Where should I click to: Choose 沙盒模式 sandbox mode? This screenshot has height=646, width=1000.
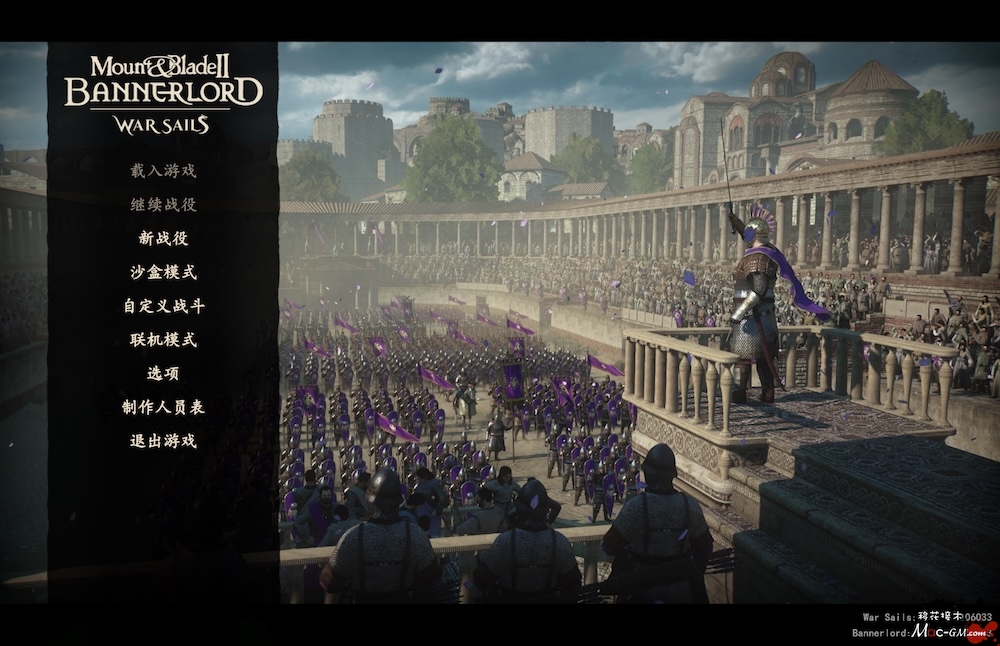coord(163,272)
